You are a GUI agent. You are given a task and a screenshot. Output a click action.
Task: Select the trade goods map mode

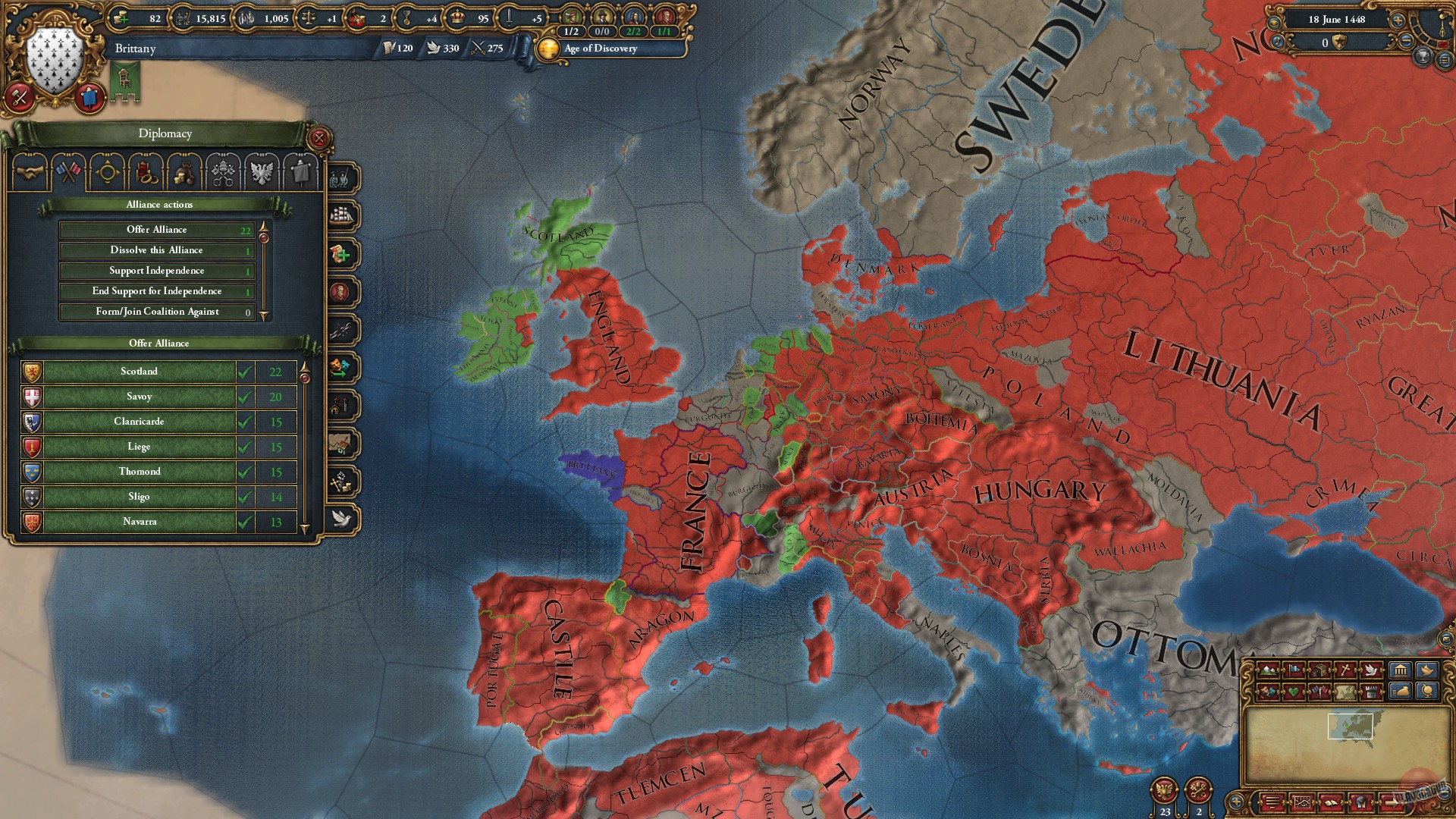(x=1320, y=670)
